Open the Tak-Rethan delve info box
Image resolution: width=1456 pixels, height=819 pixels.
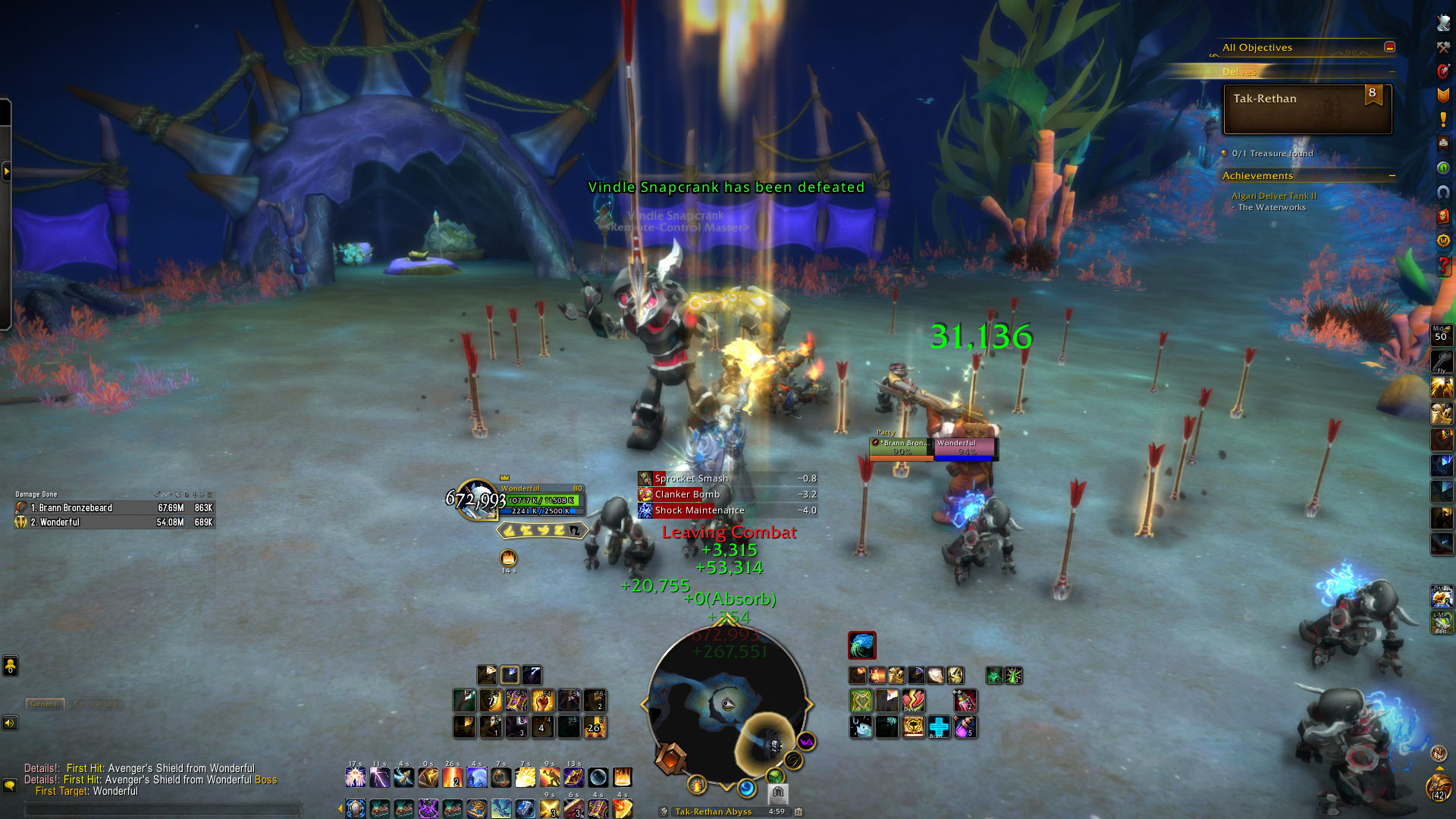click(1307, 109)
